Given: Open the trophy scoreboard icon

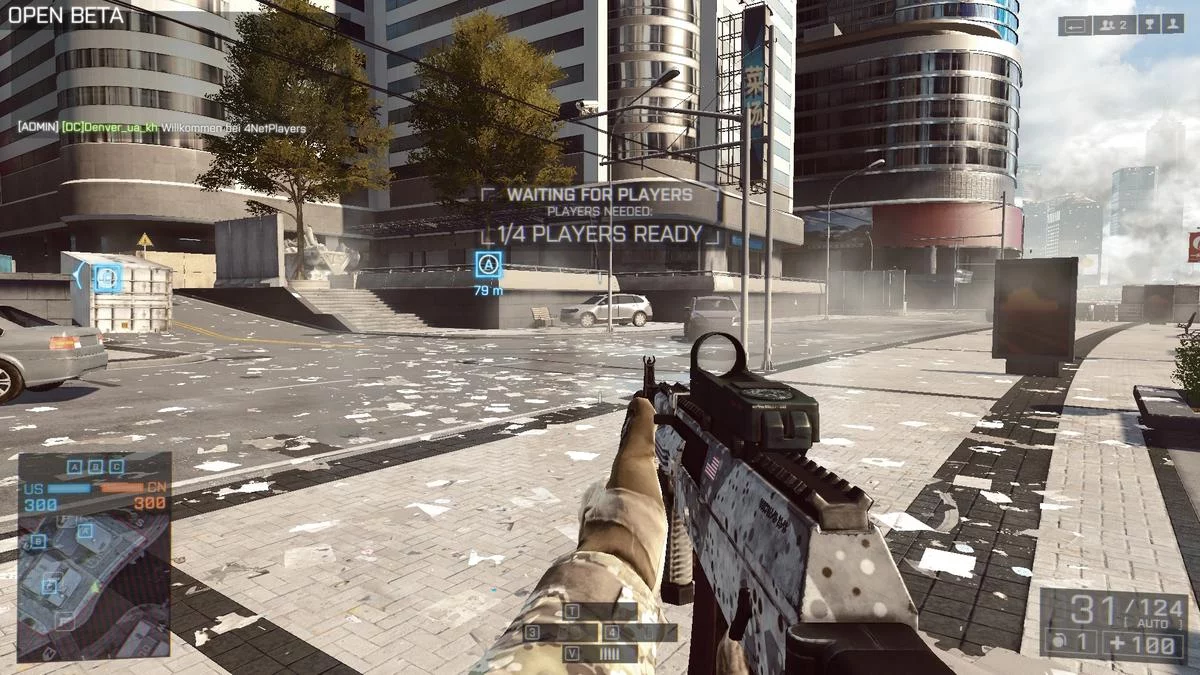Looking at the screenshot, I should point(1150,26).
